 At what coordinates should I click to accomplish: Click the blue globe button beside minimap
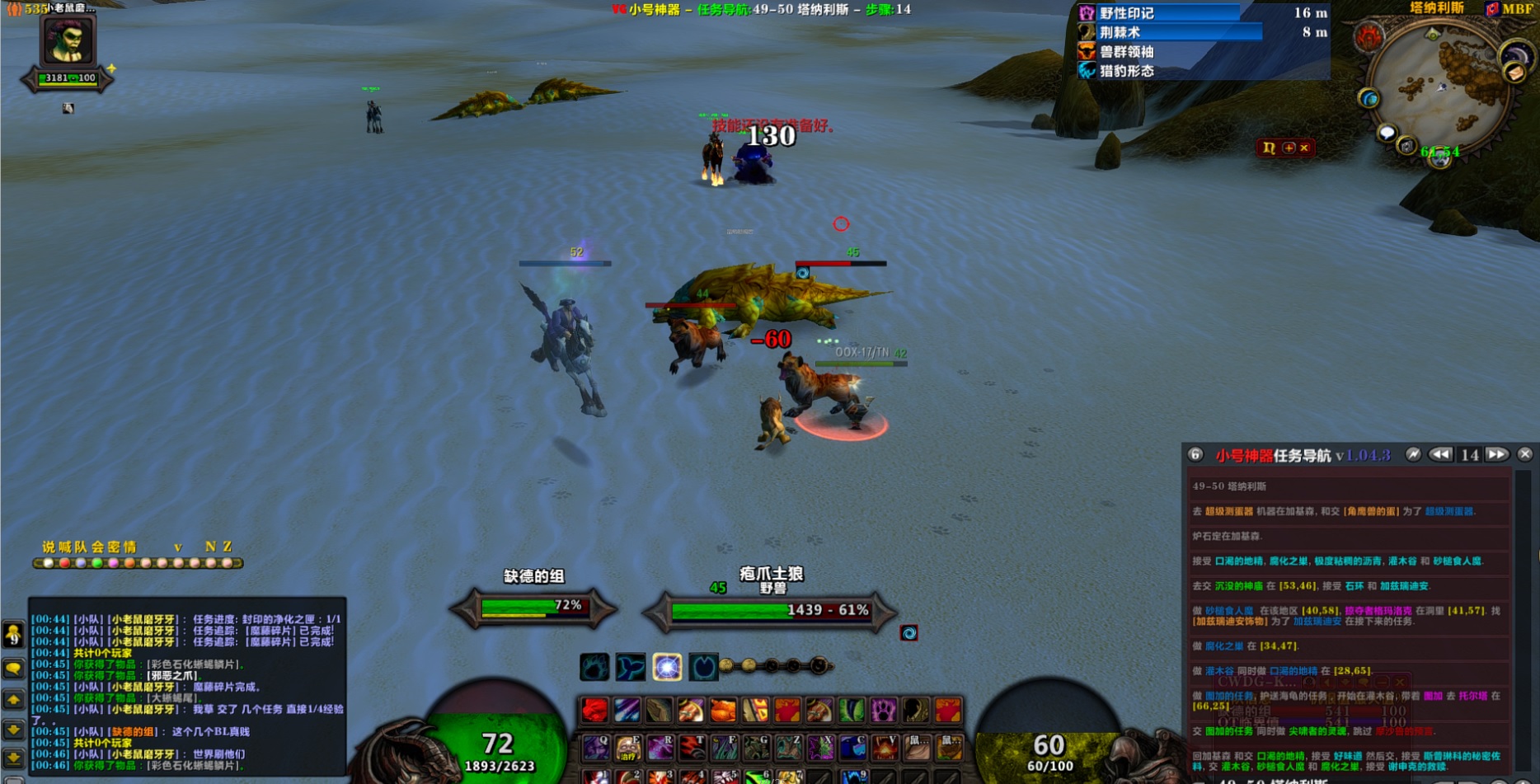(1369, 100)
